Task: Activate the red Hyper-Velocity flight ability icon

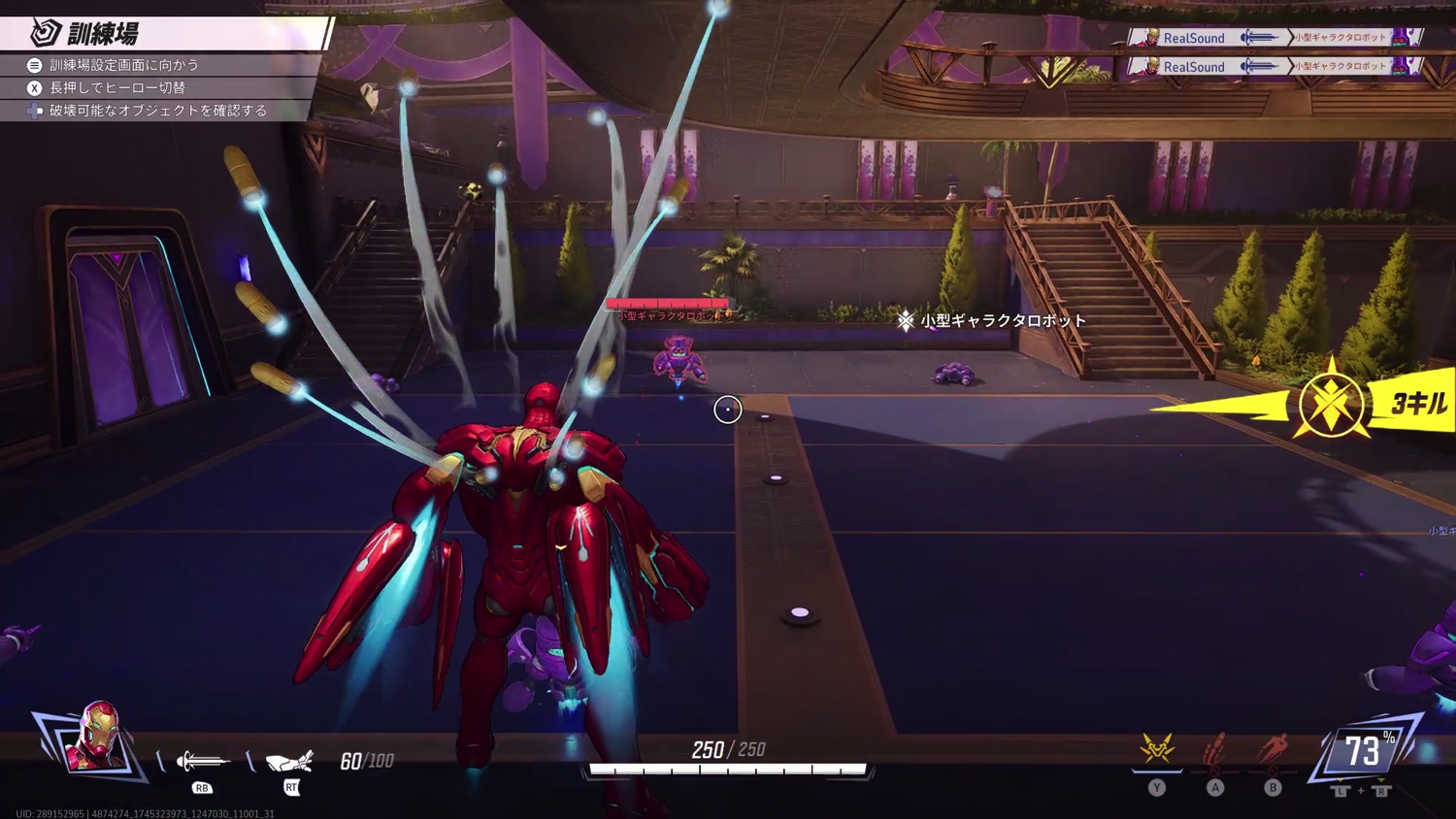Action: click(x=1273, y=750)
